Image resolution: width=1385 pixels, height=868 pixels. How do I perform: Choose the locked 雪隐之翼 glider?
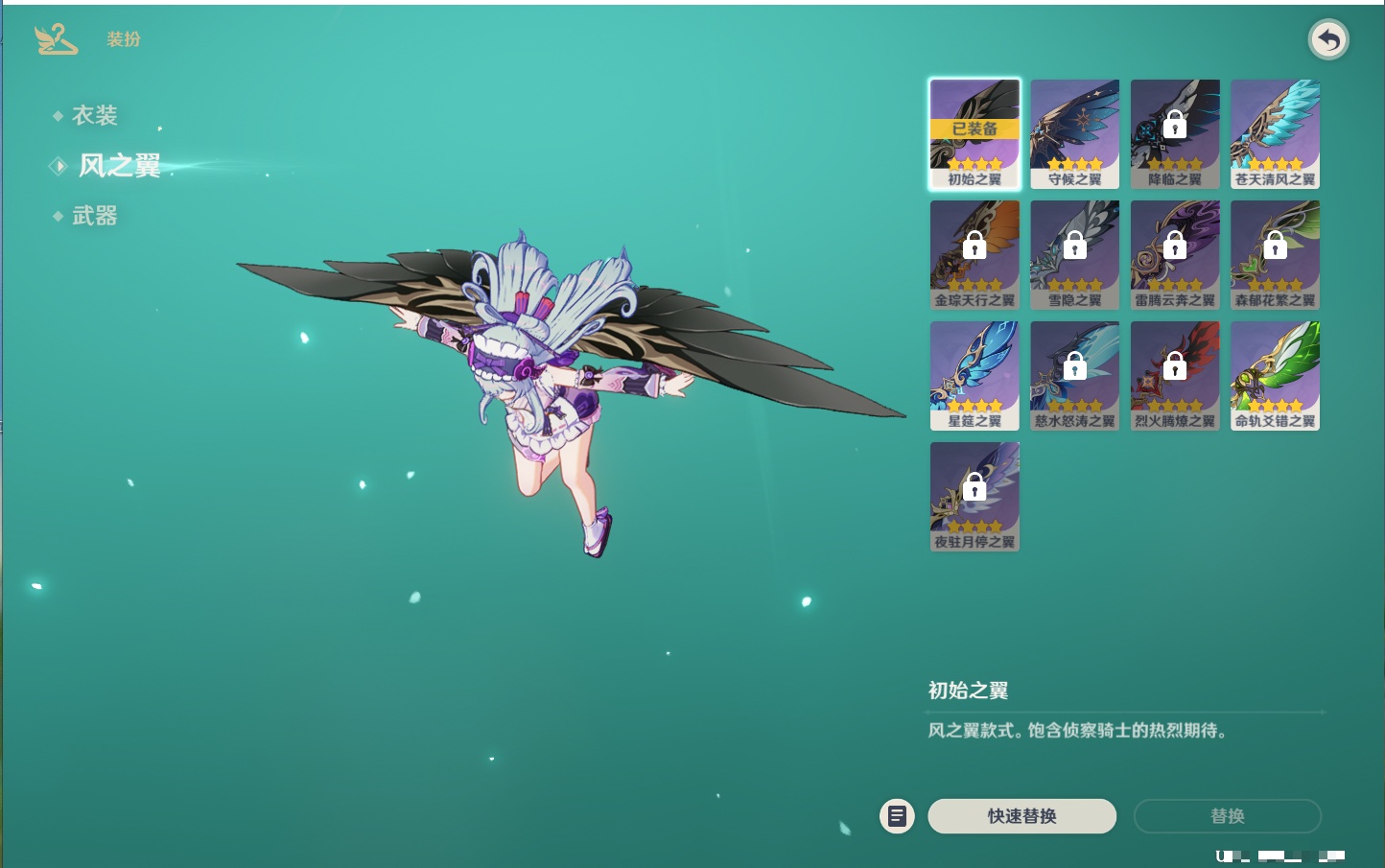click(1074, 255)
